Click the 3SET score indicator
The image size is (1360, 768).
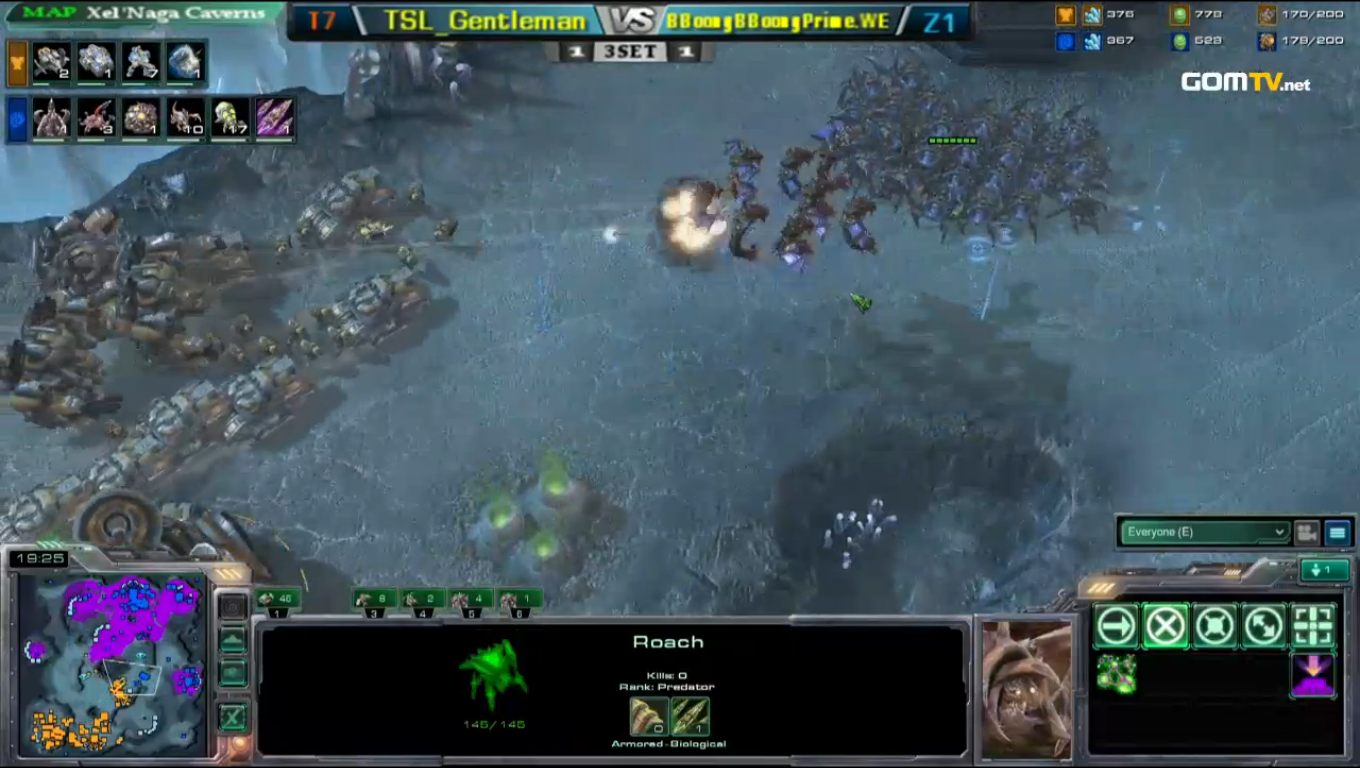coord(629,51)
